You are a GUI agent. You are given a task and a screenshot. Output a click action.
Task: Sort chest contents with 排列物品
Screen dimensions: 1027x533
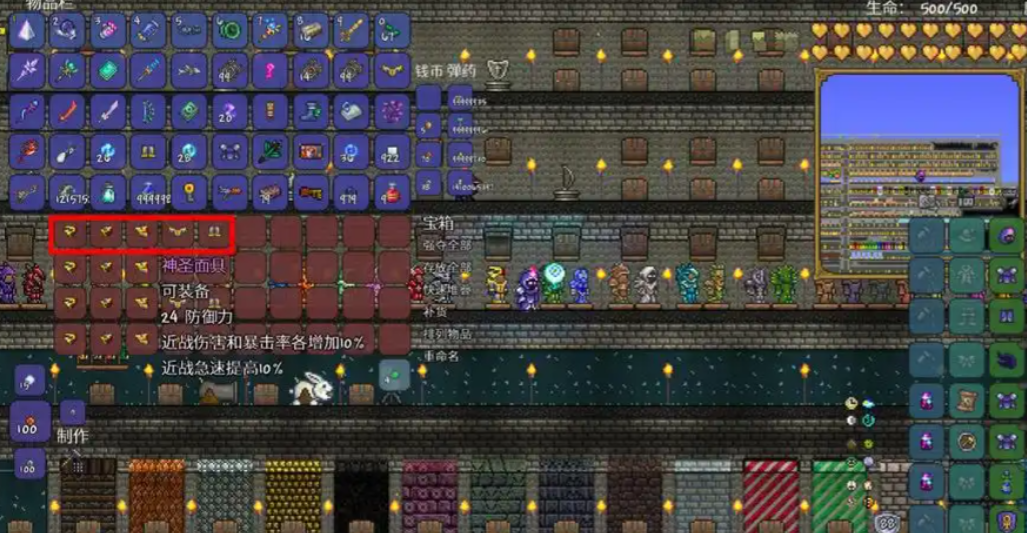click(446, 333)
